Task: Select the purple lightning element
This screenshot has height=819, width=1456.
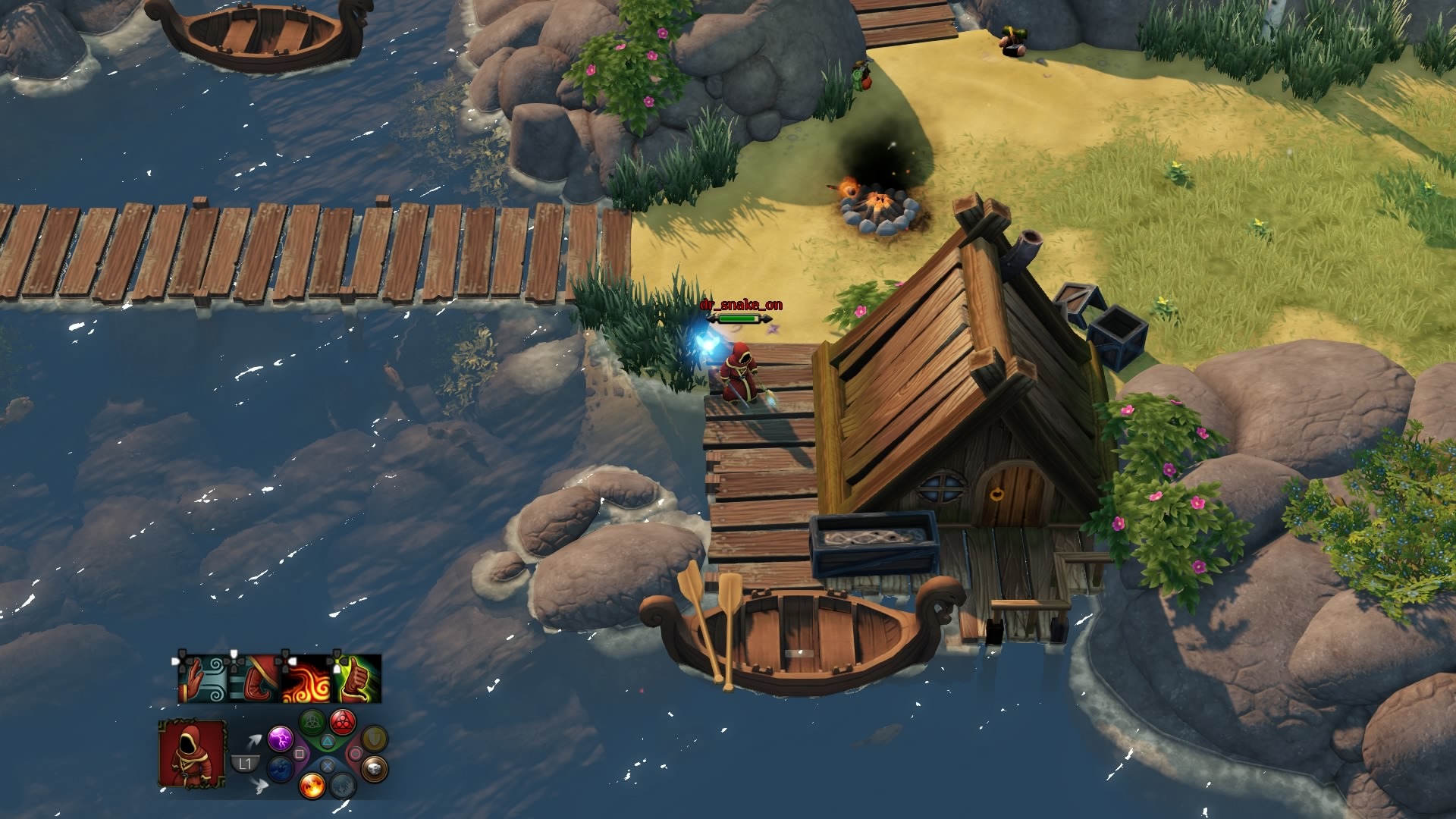Action: tap(281, 739)
